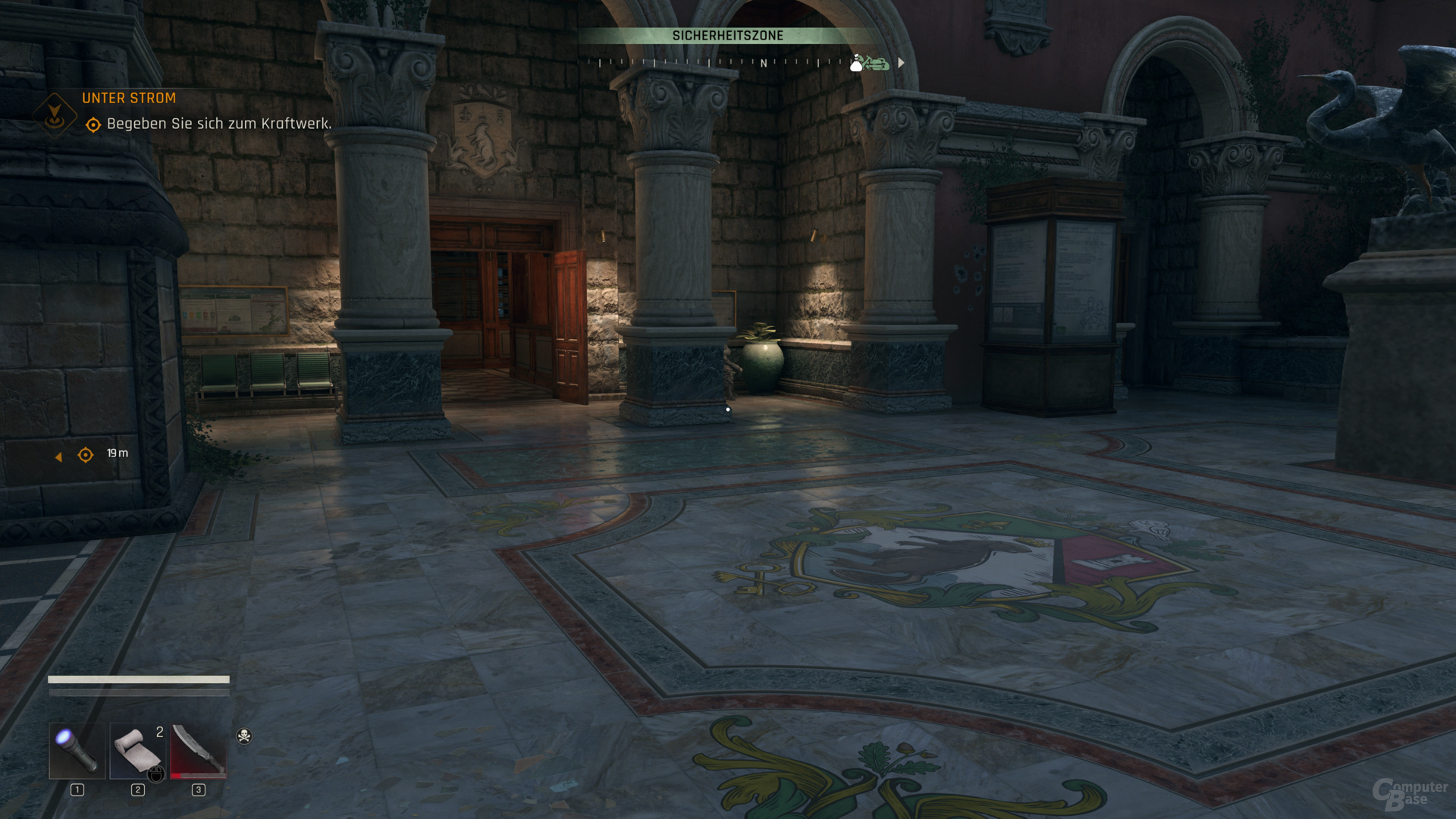Click the skull status icon
Image resolution: width=1456 pixels, height=819 pixels.
click(244, 736)
